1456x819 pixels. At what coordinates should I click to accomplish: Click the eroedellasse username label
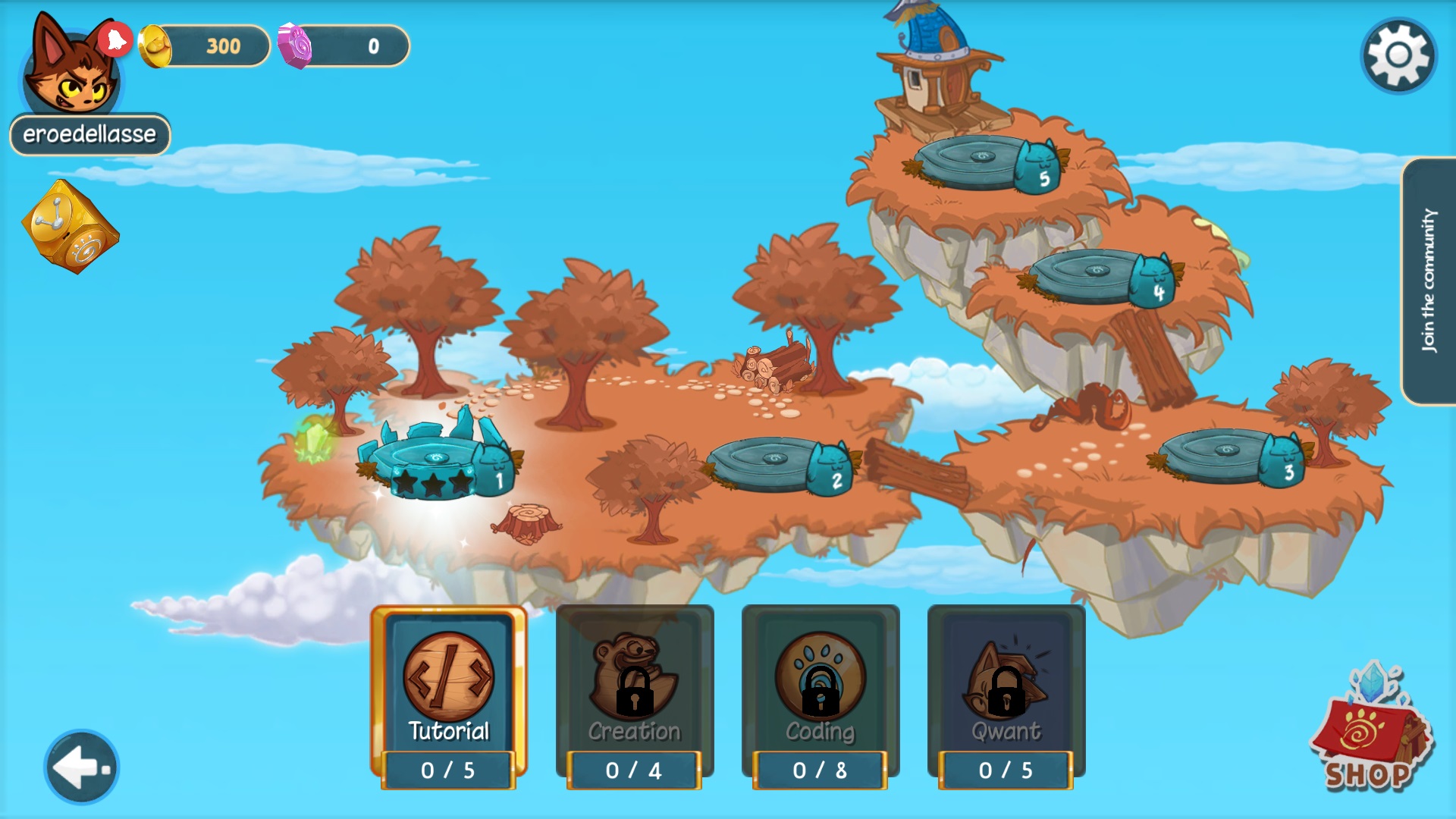[89, 134]
